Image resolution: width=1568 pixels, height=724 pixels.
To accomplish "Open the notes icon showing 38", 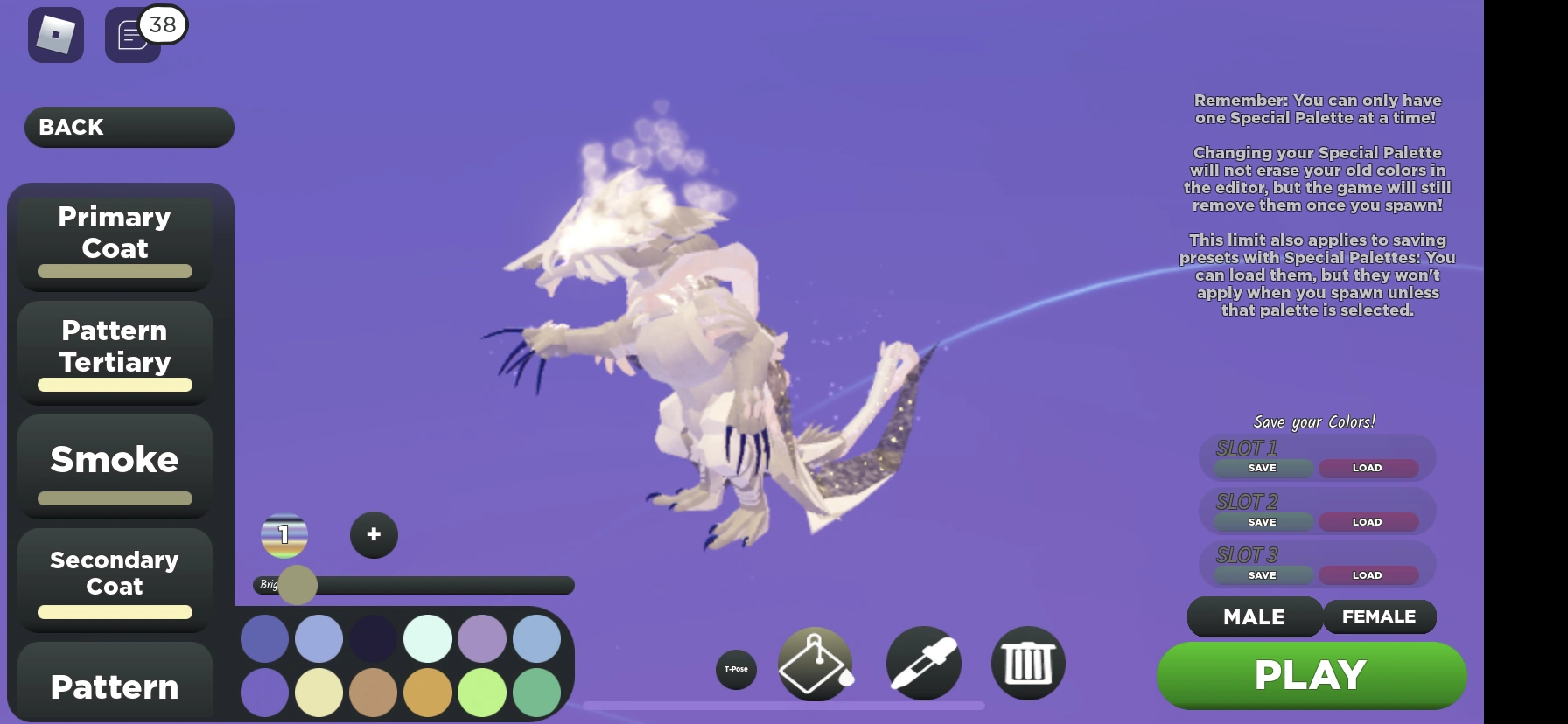I will coord(133,35).
